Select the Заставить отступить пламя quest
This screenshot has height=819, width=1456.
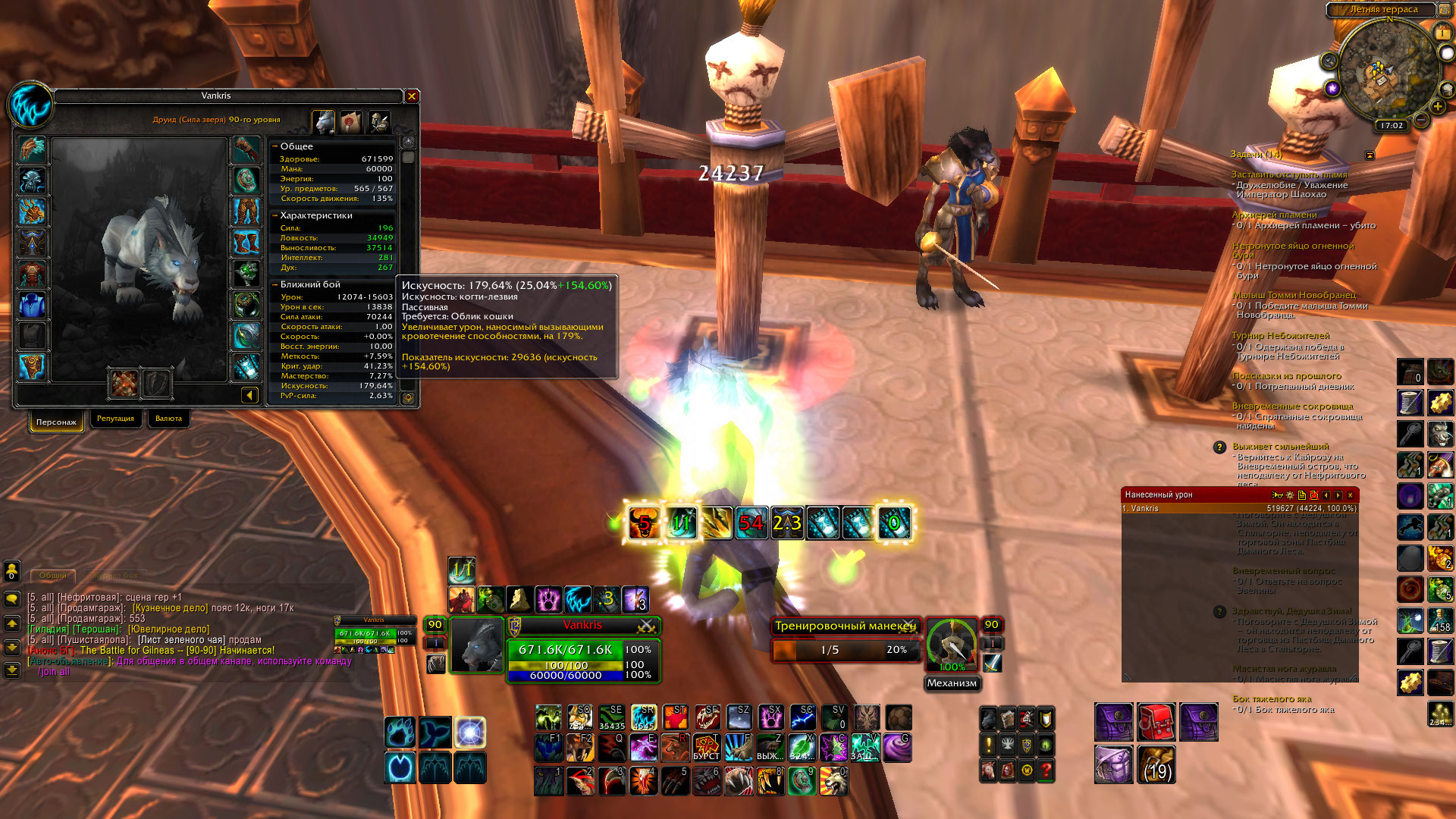(x=1289, y=174)
